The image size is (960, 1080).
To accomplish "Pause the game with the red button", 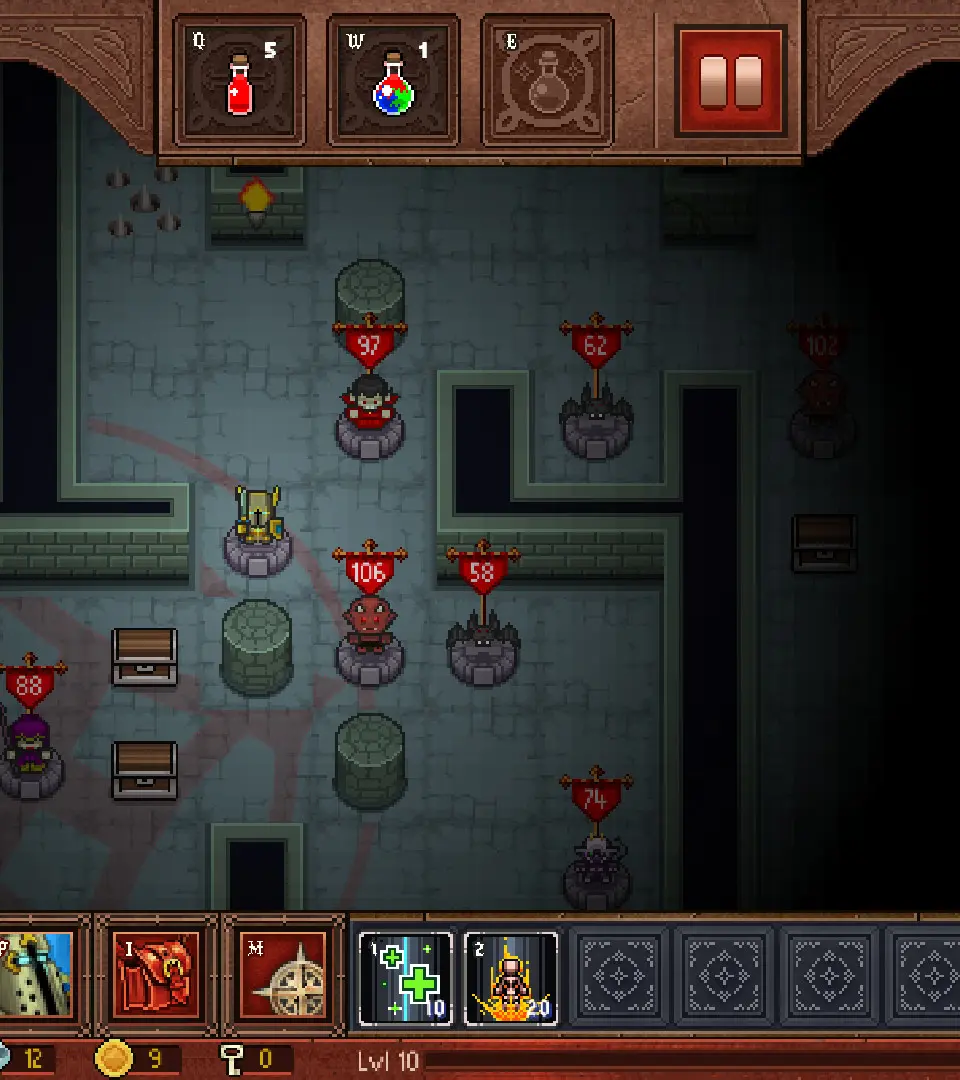I will tap(731, 81).
